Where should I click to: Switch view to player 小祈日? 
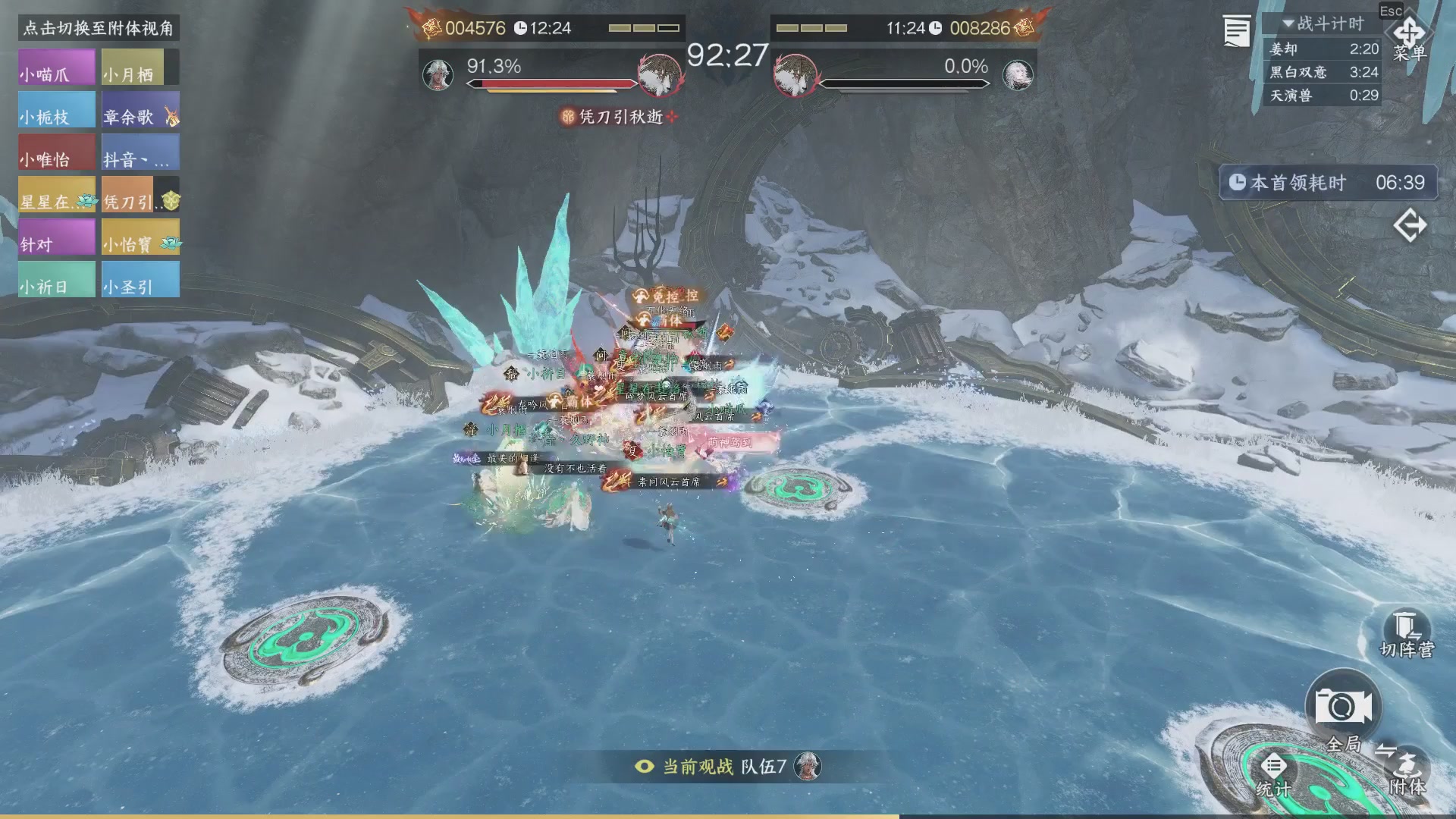tap(57, 280)
